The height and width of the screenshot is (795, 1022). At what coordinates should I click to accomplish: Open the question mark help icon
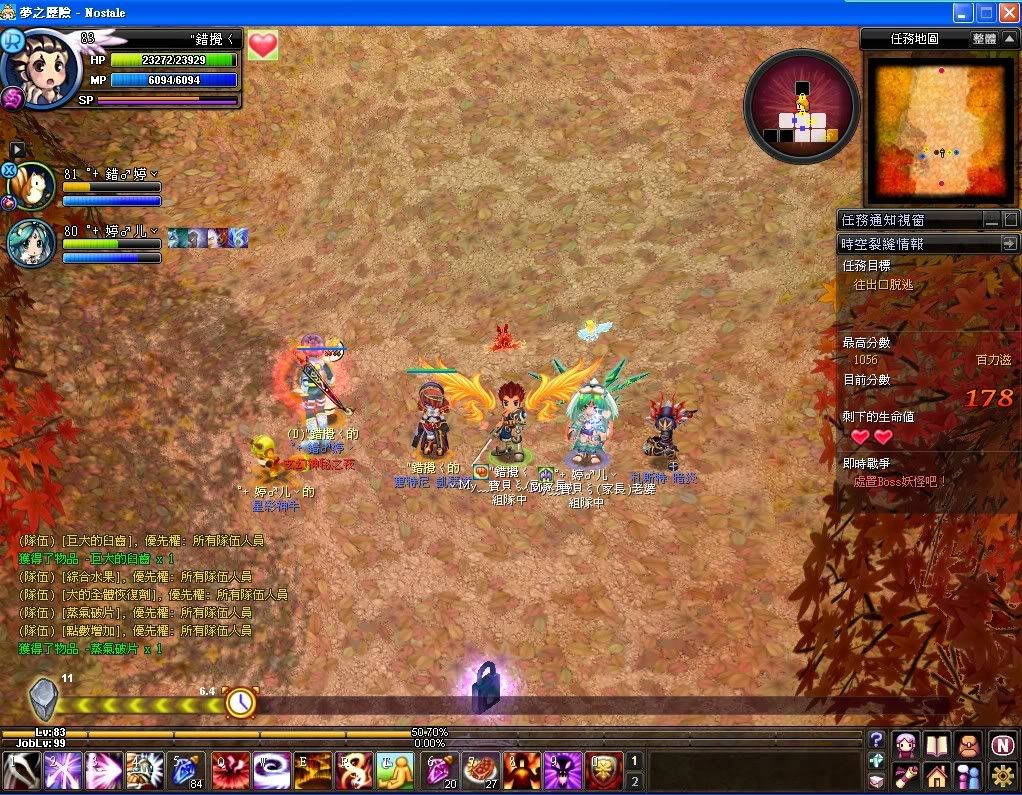click(x=876, y=740)
